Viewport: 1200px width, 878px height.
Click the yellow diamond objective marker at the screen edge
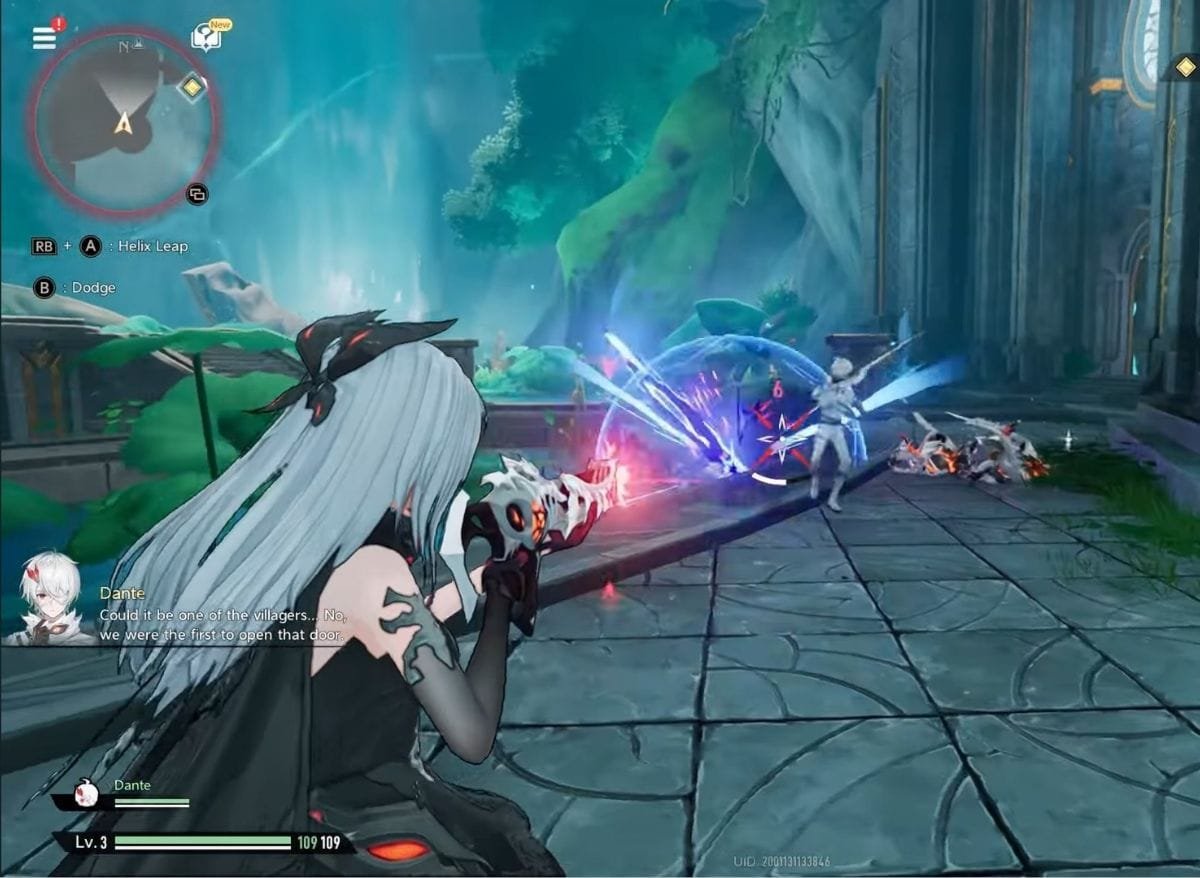(1185, 67)
